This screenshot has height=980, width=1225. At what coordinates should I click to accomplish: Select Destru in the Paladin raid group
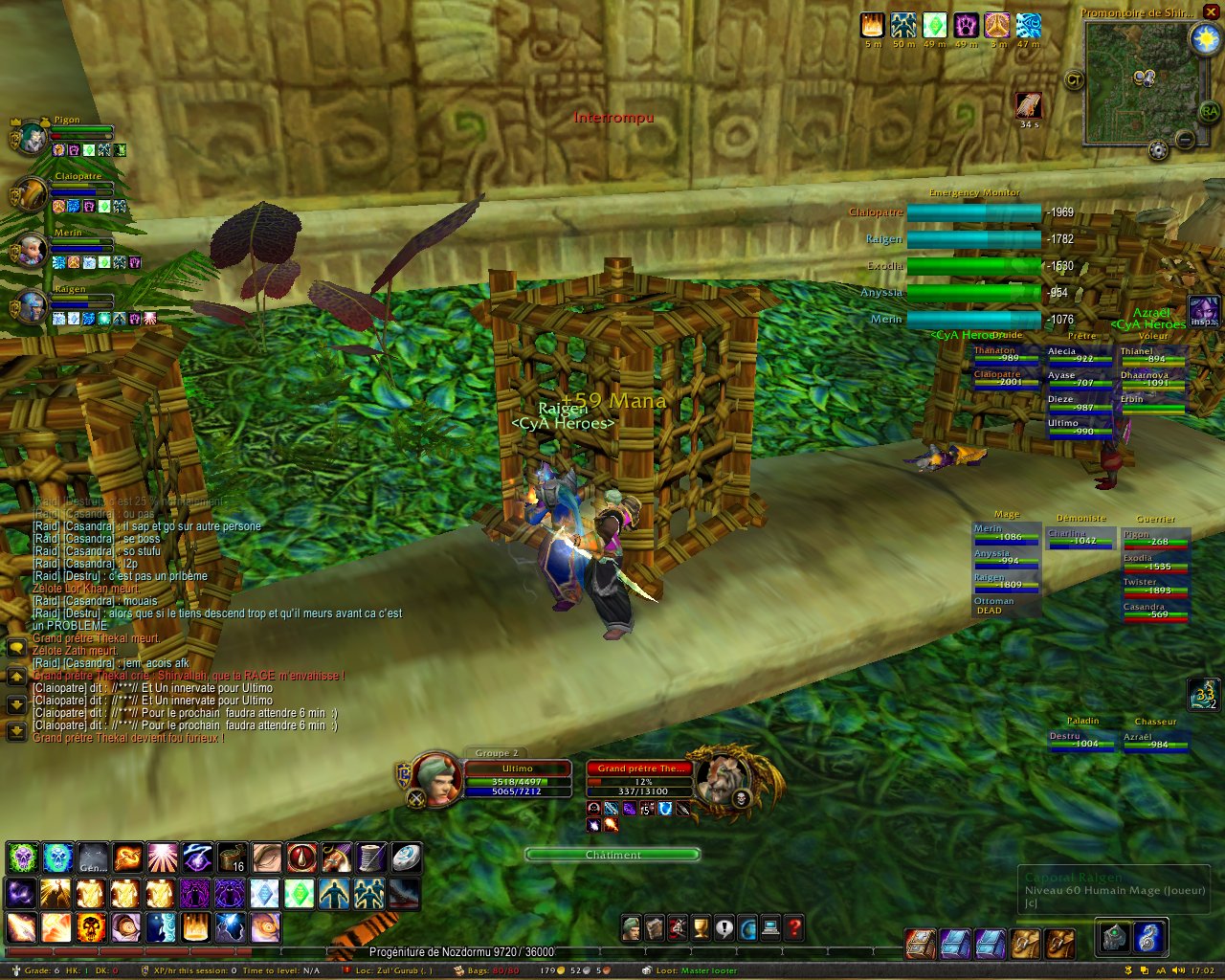[x=1080, y=740]
